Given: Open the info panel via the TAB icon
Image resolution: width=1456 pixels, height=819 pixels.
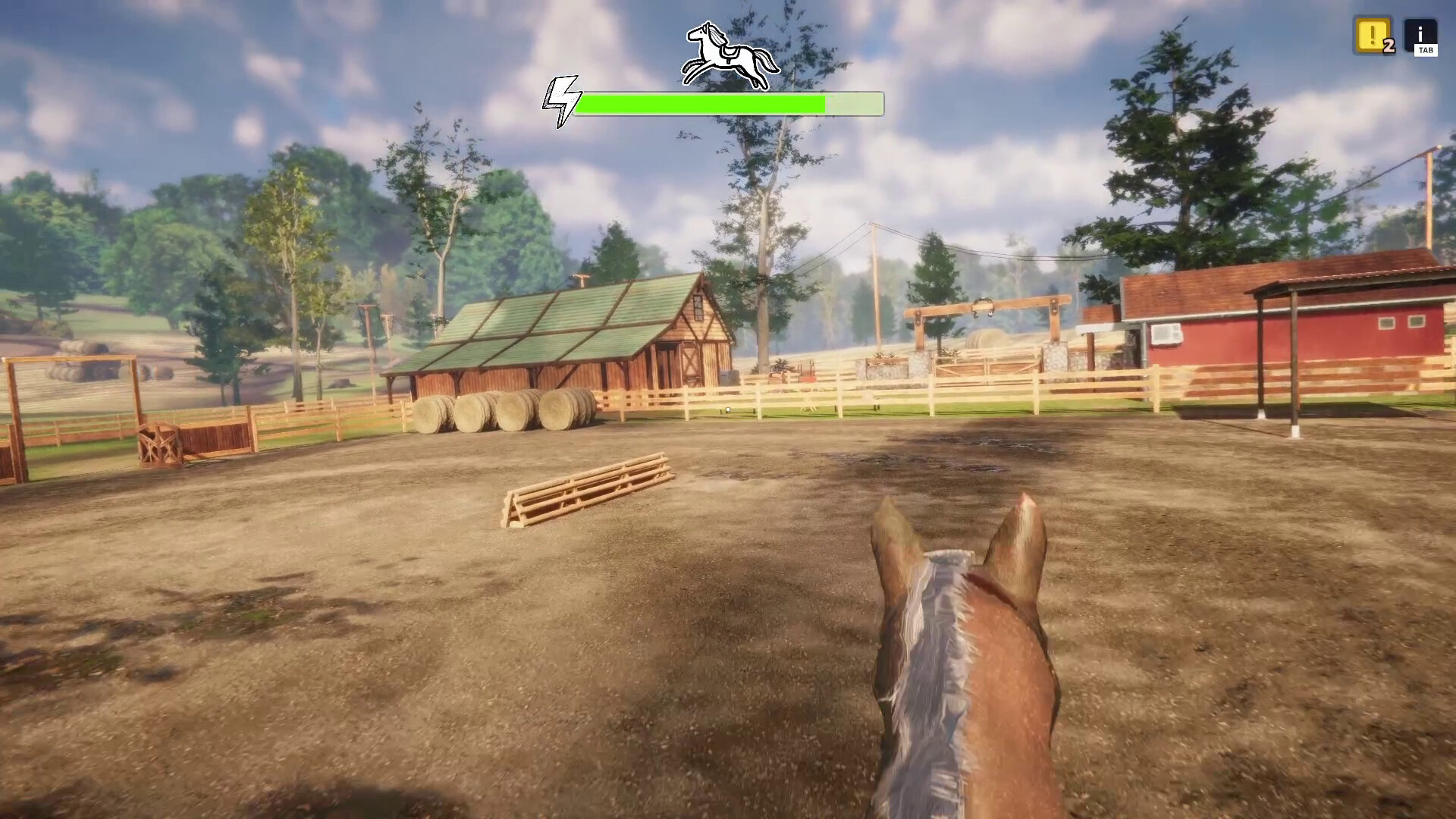Looking at the screenshot, I should (x=1422, y=36).
